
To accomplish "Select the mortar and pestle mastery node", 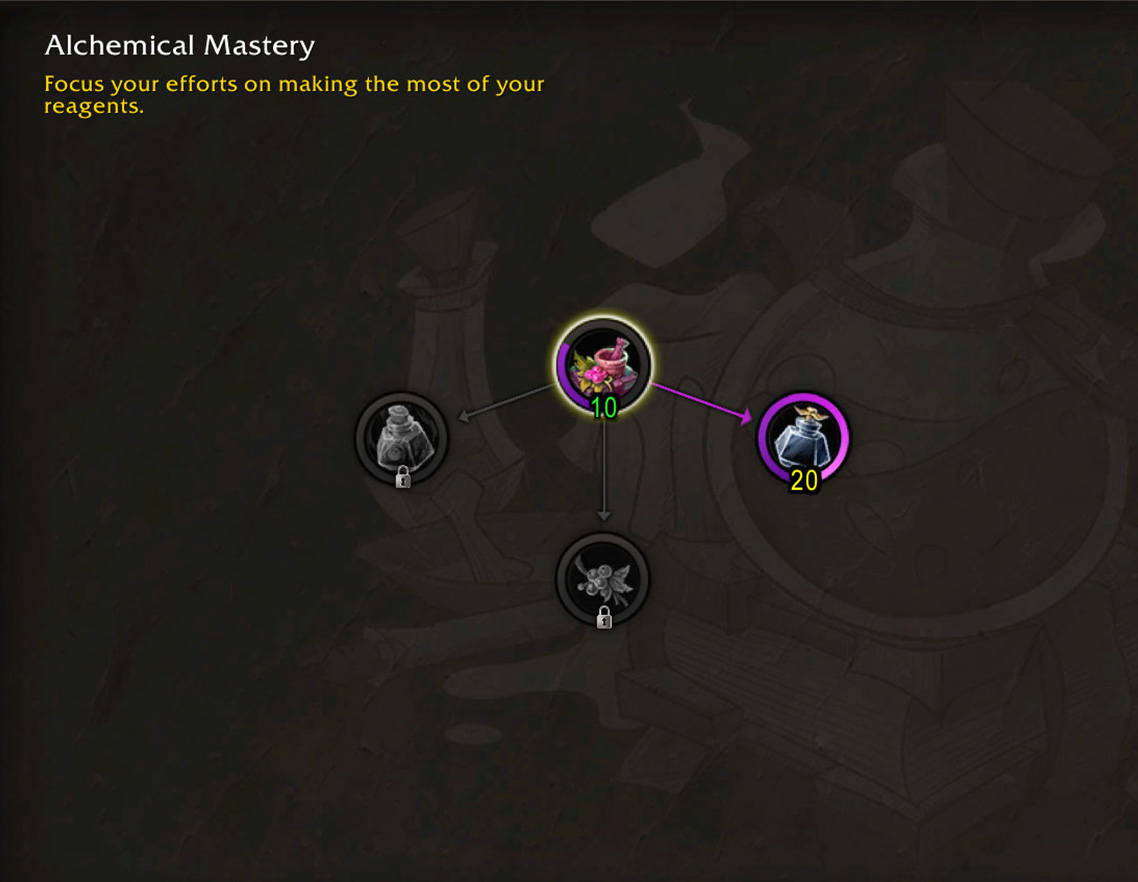I will [603, 365].
